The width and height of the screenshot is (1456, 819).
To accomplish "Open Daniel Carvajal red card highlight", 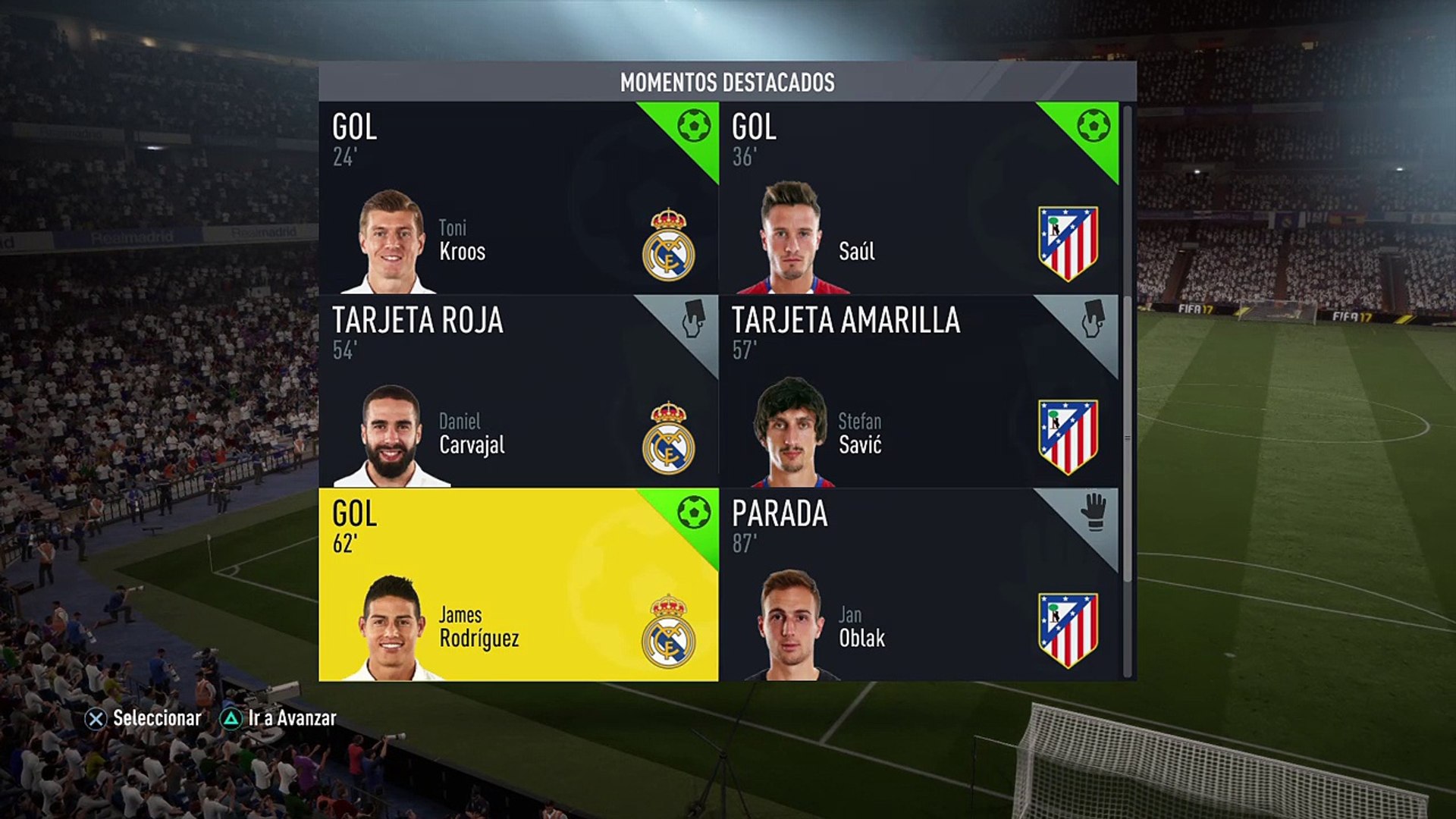I will [x=518, y=391].
